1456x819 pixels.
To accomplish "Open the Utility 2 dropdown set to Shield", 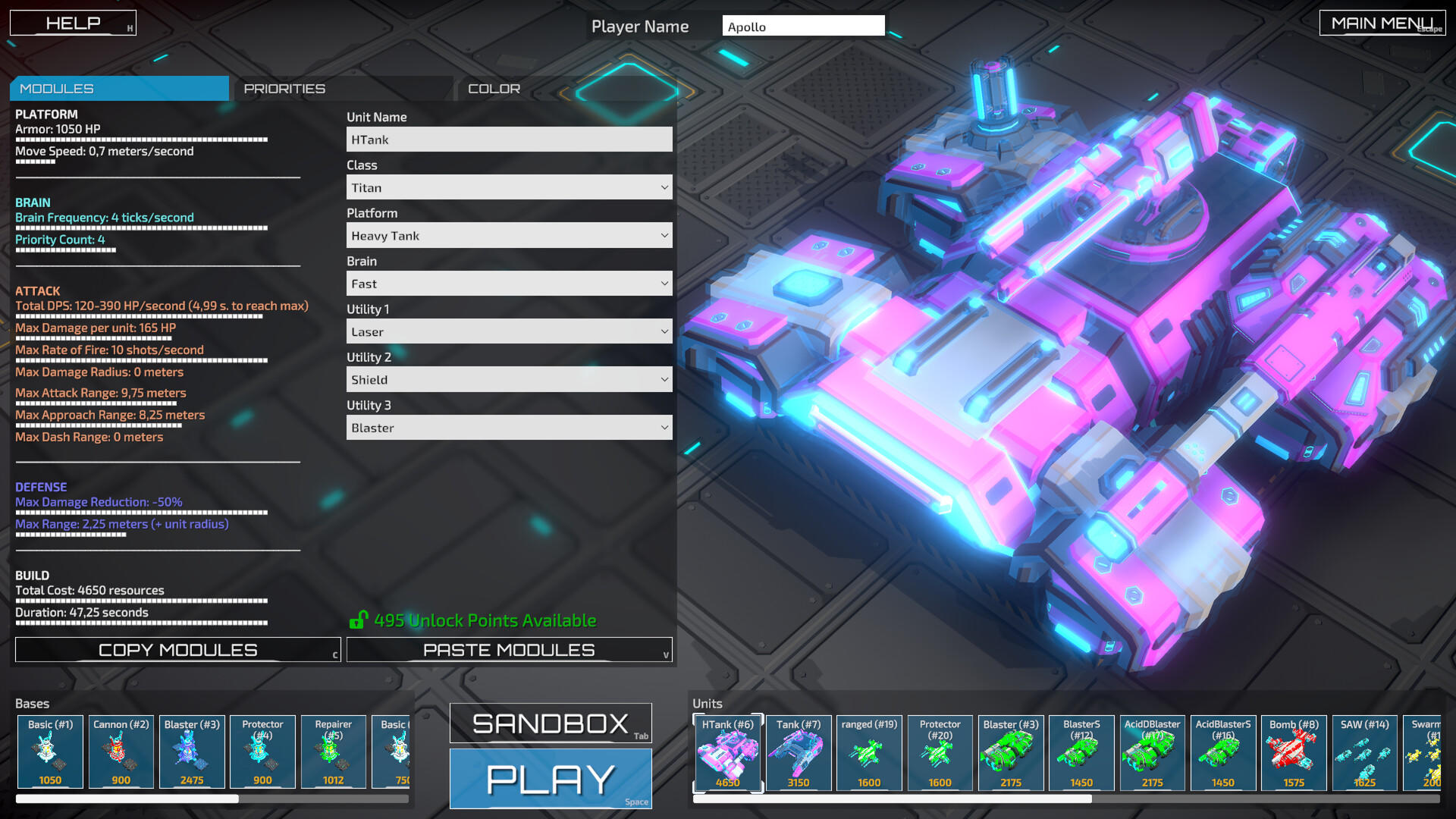I will 509,379.
